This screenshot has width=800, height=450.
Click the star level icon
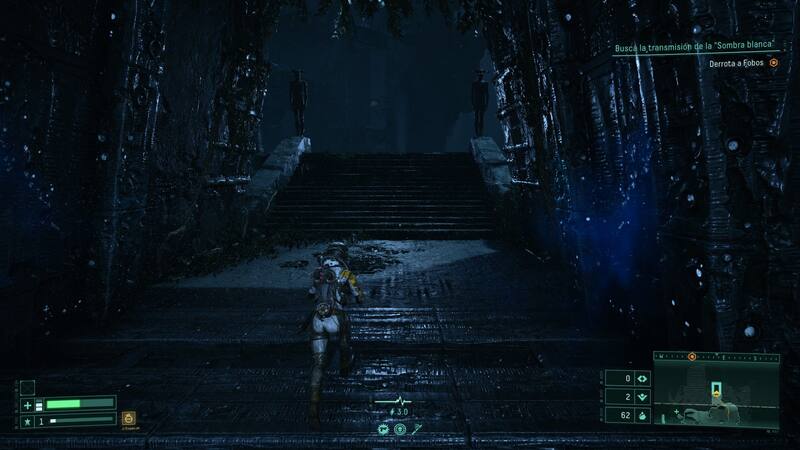tap(27, 421)
